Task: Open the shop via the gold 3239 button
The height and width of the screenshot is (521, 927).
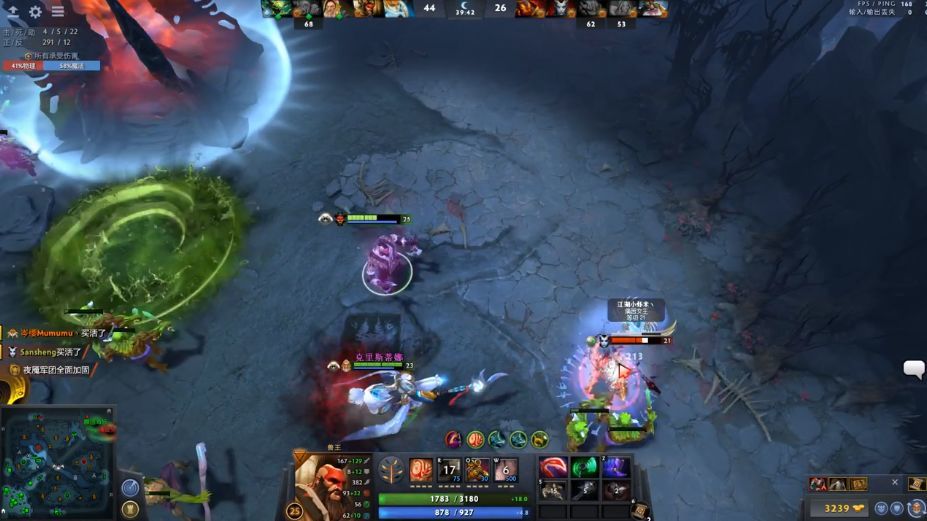Action: pyautogui.click(x=843, y=508)
